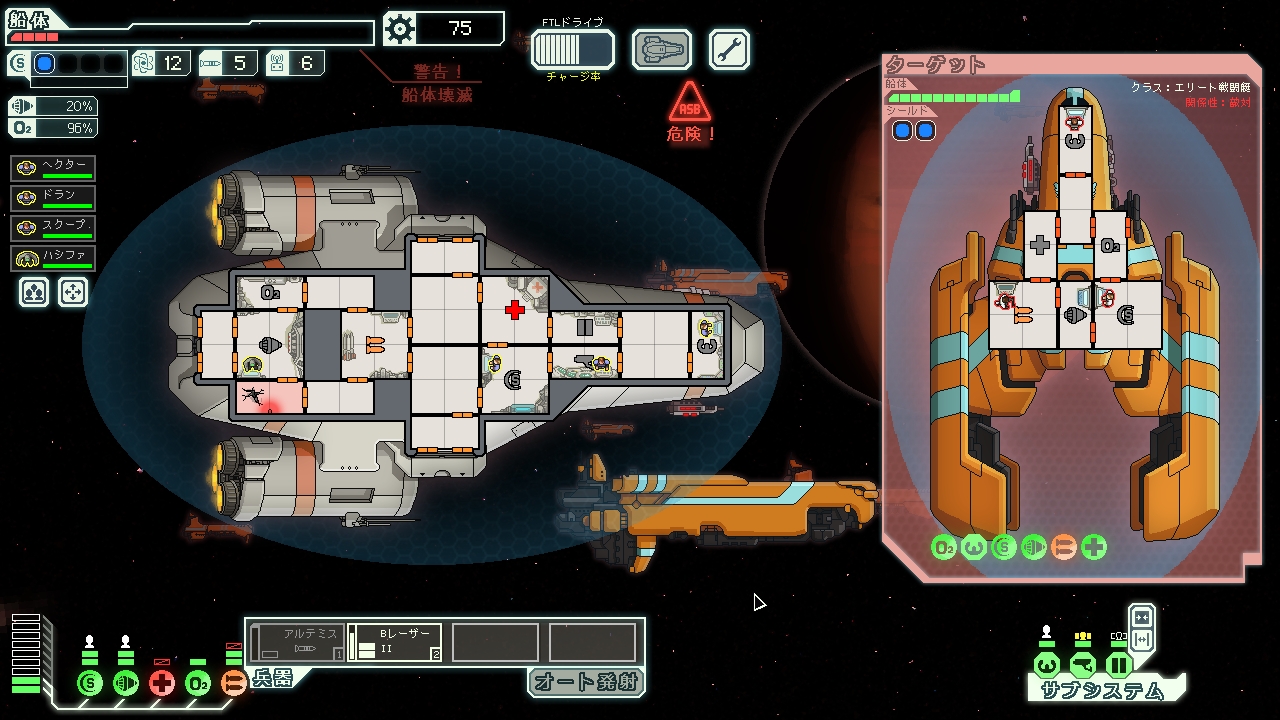Select crew member スクープ
This screenshot has width=1280, height=720.
[54, 228]
